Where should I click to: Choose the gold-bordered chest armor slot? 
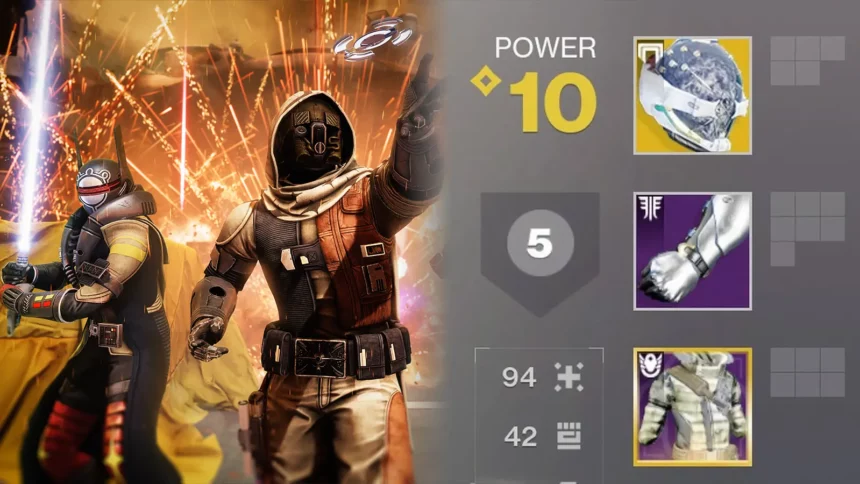click(x=692, y=407)
